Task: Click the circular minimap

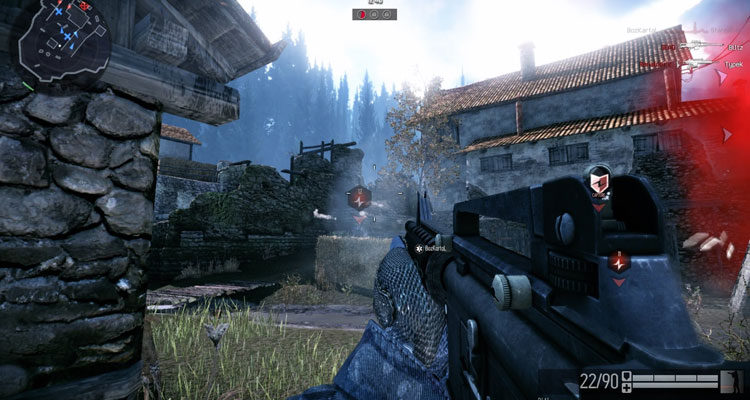Action: click(60, 40)
